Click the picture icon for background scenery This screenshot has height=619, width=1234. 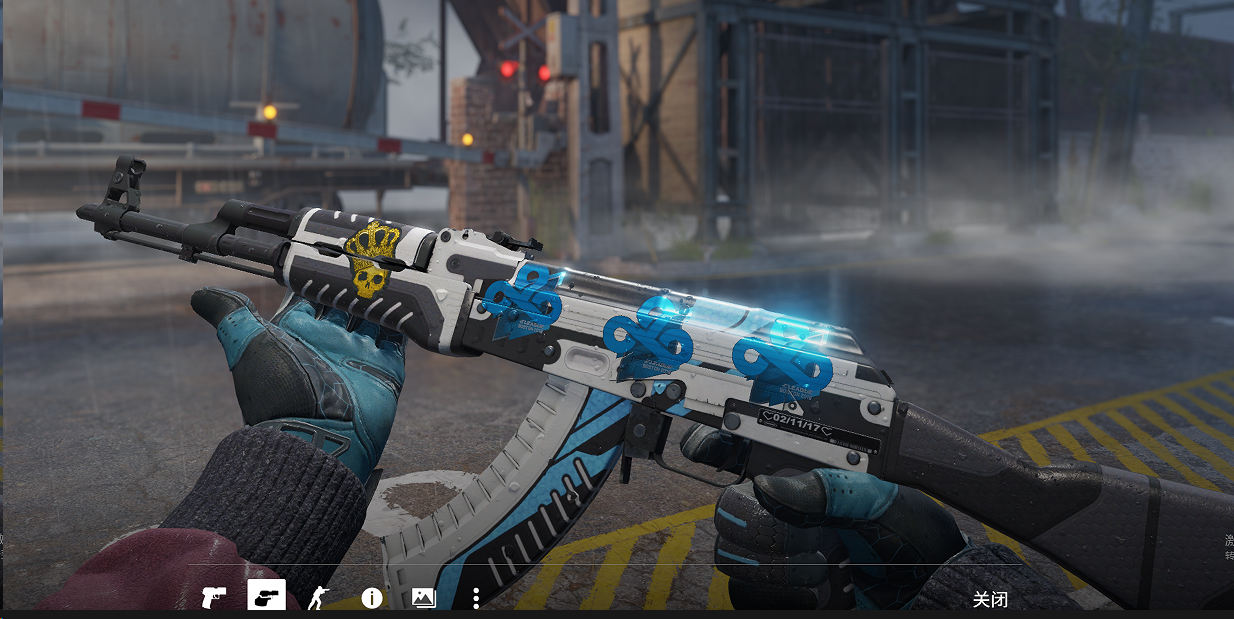click(424, 598)
